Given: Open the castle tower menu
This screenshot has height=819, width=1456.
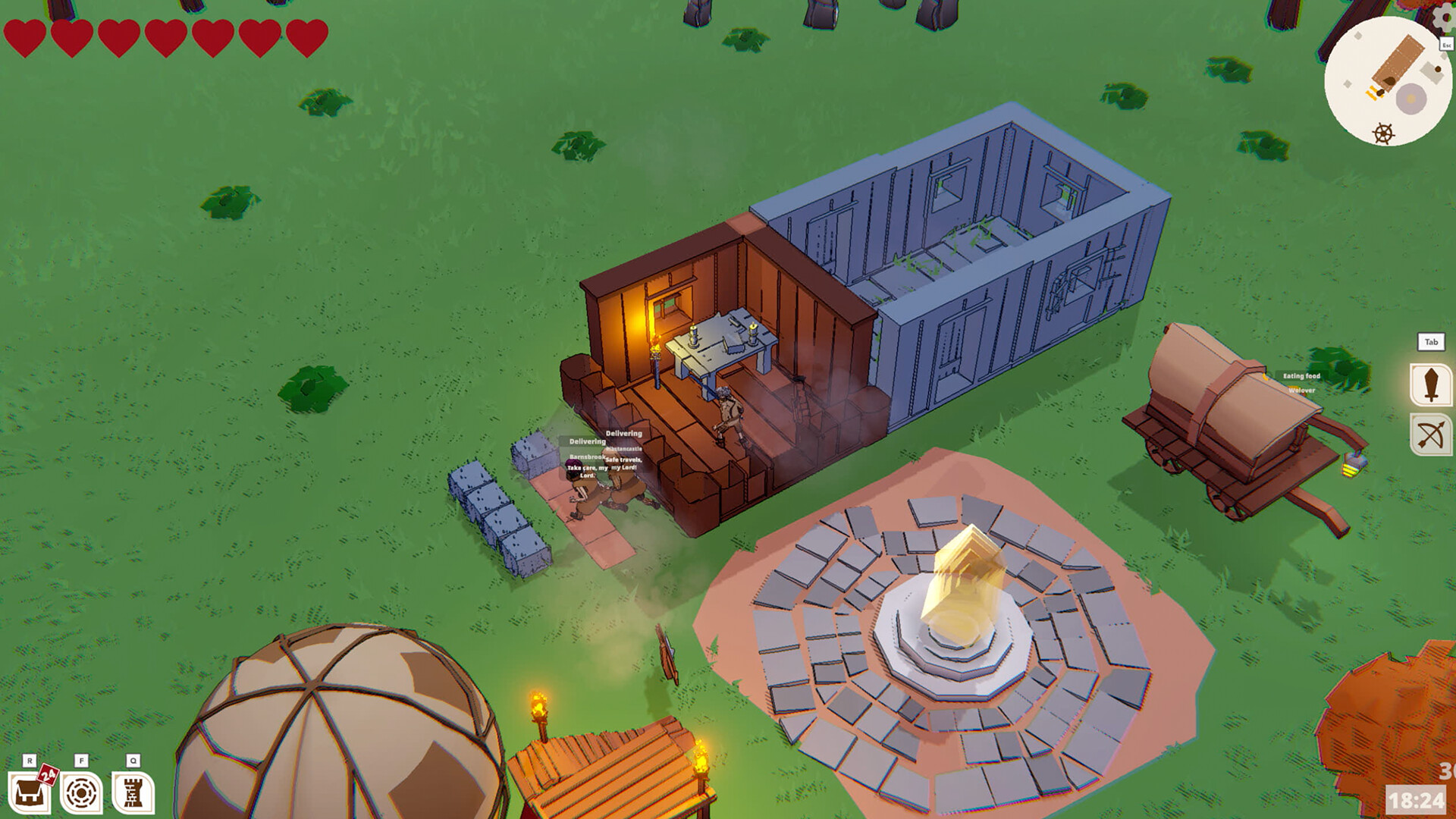Looking at the screenshot, I should point(133,793).
